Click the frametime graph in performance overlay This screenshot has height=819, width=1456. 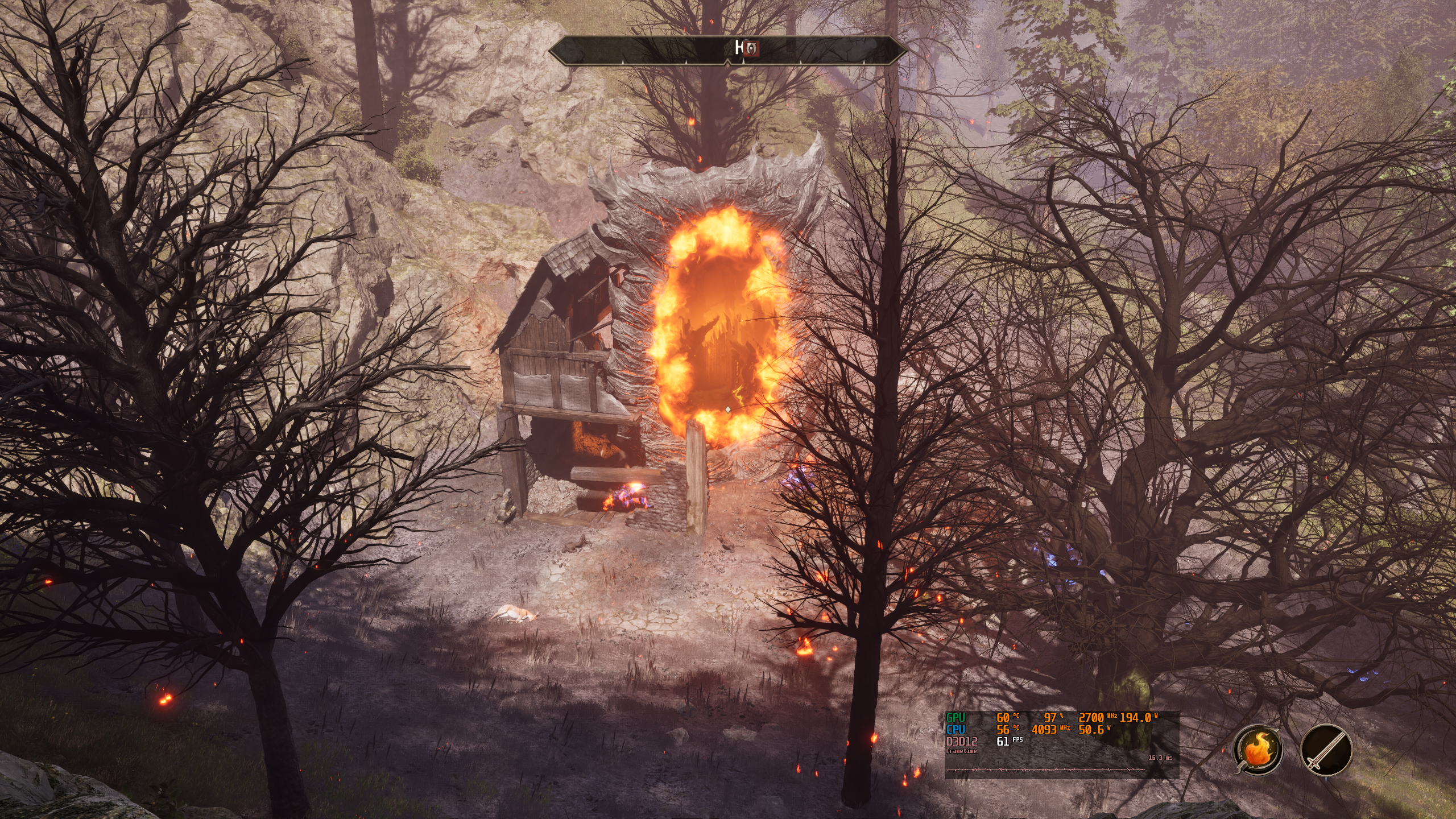click(1046, 770)
